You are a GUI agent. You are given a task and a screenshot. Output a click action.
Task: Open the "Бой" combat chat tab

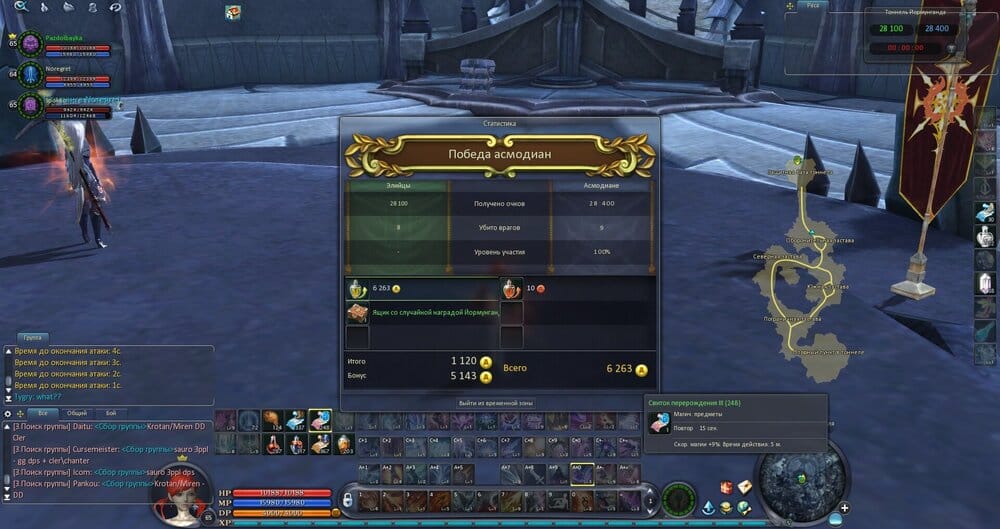111,412
